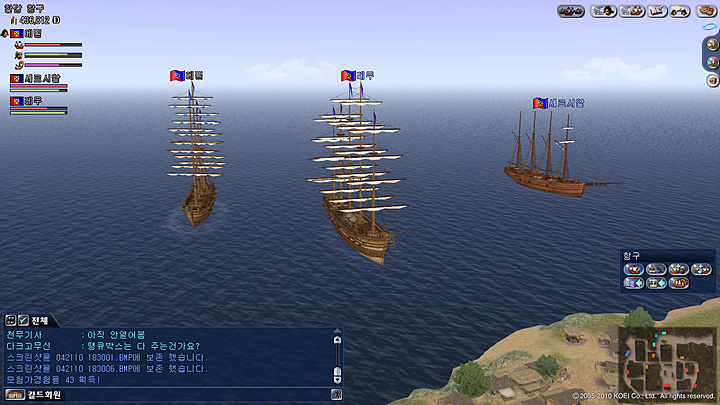
Task: Open the treasure chest side button
Action: click(x=713, y=79)
